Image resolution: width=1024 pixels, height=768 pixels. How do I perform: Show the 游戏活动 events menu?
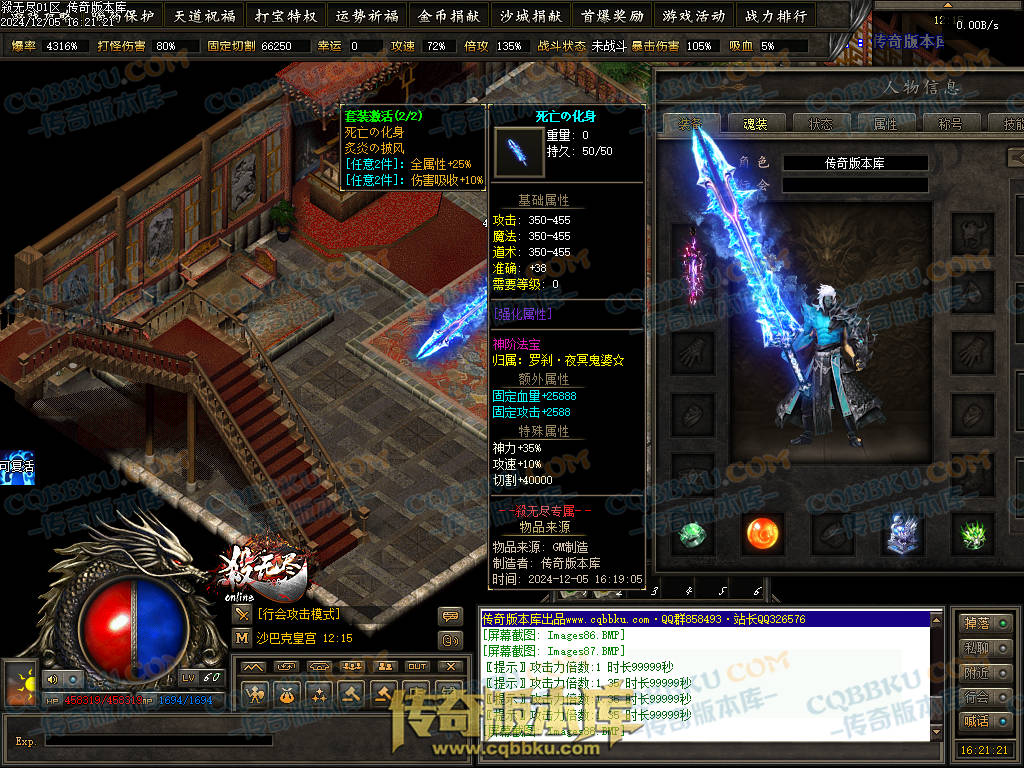(693, 15)
